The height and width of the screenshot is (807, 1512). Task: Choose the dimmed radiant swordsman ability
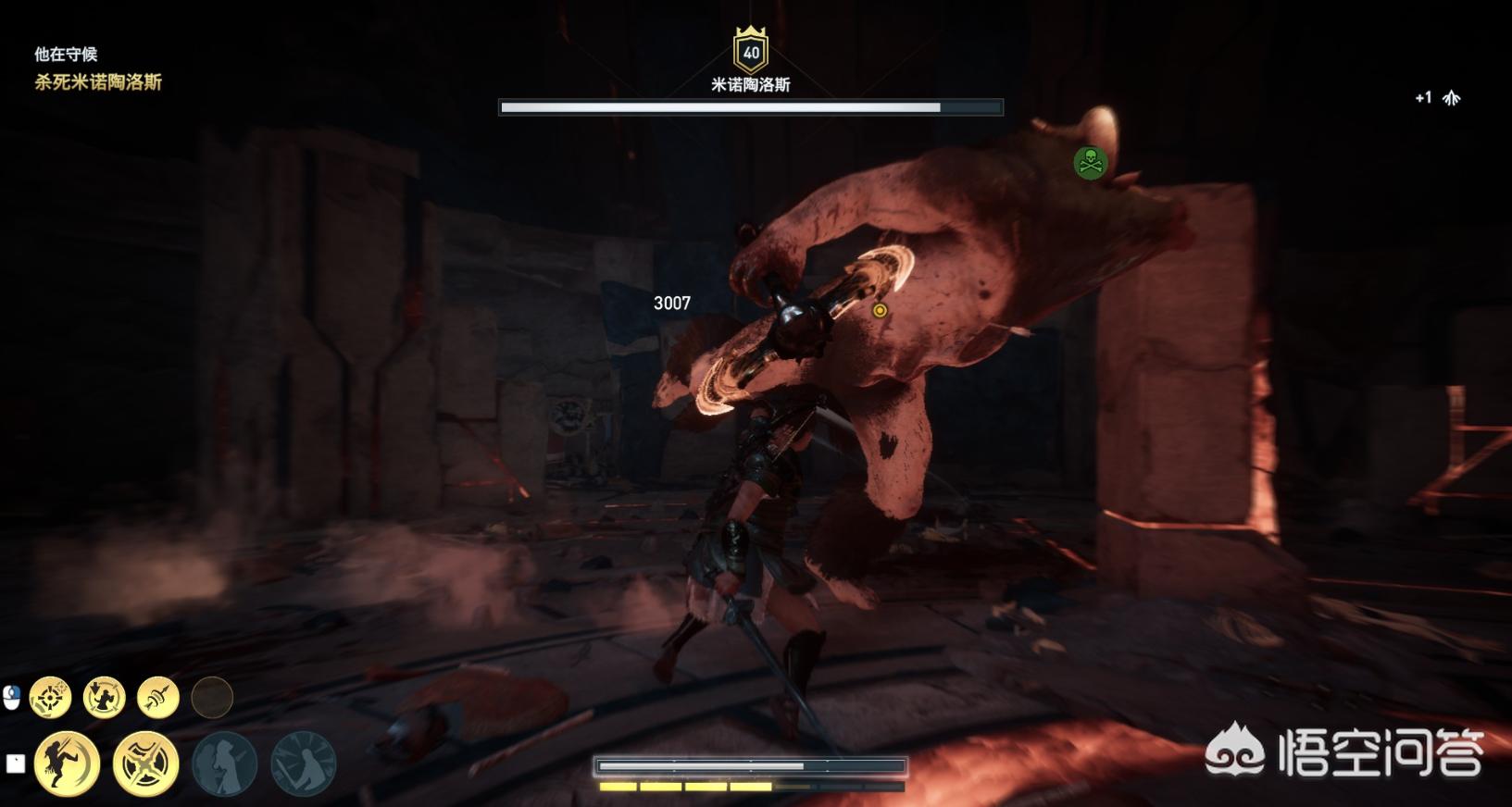[303, 764]
